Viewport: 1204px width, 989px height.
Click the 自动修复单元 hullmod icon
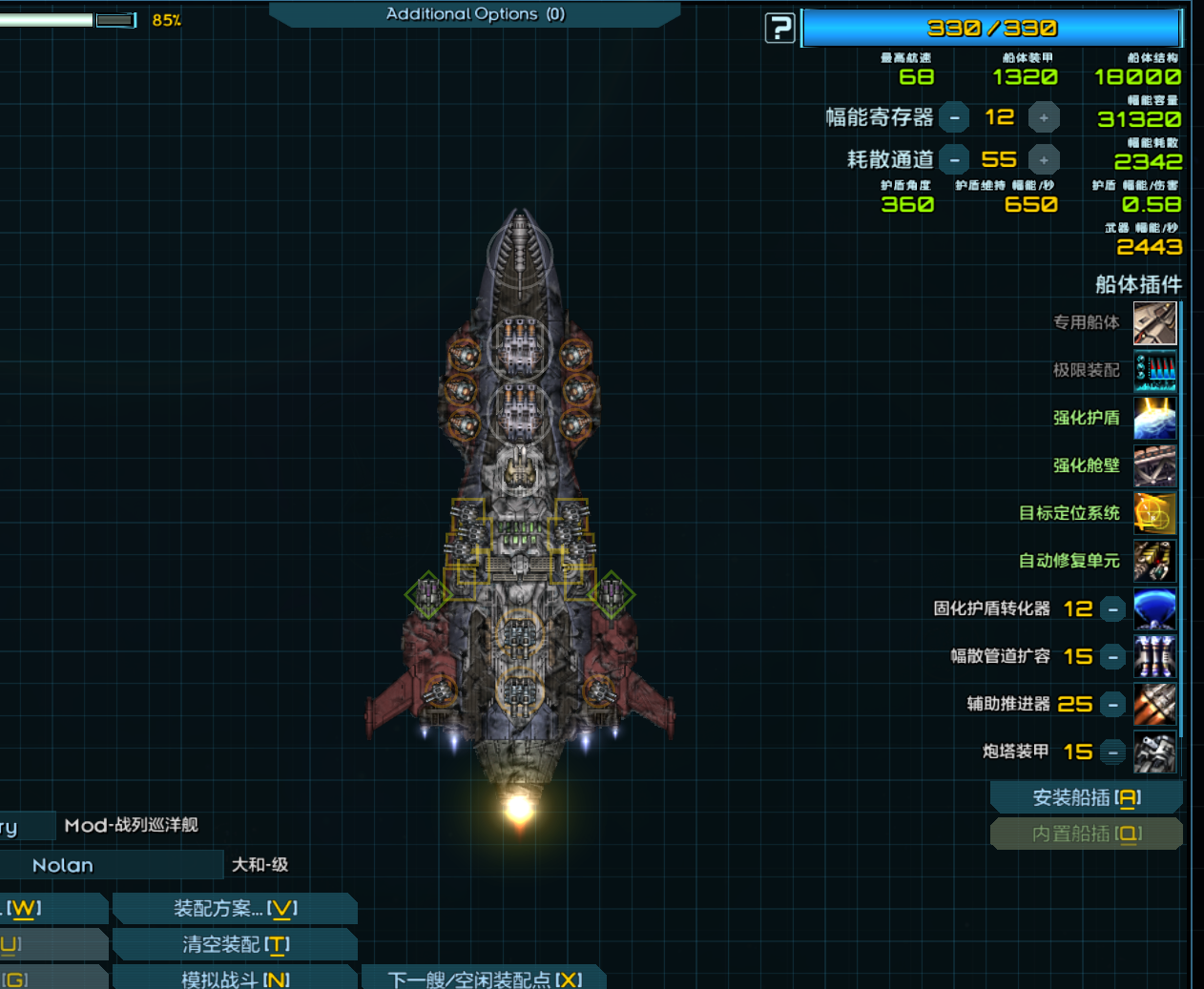click(1154, 561)
